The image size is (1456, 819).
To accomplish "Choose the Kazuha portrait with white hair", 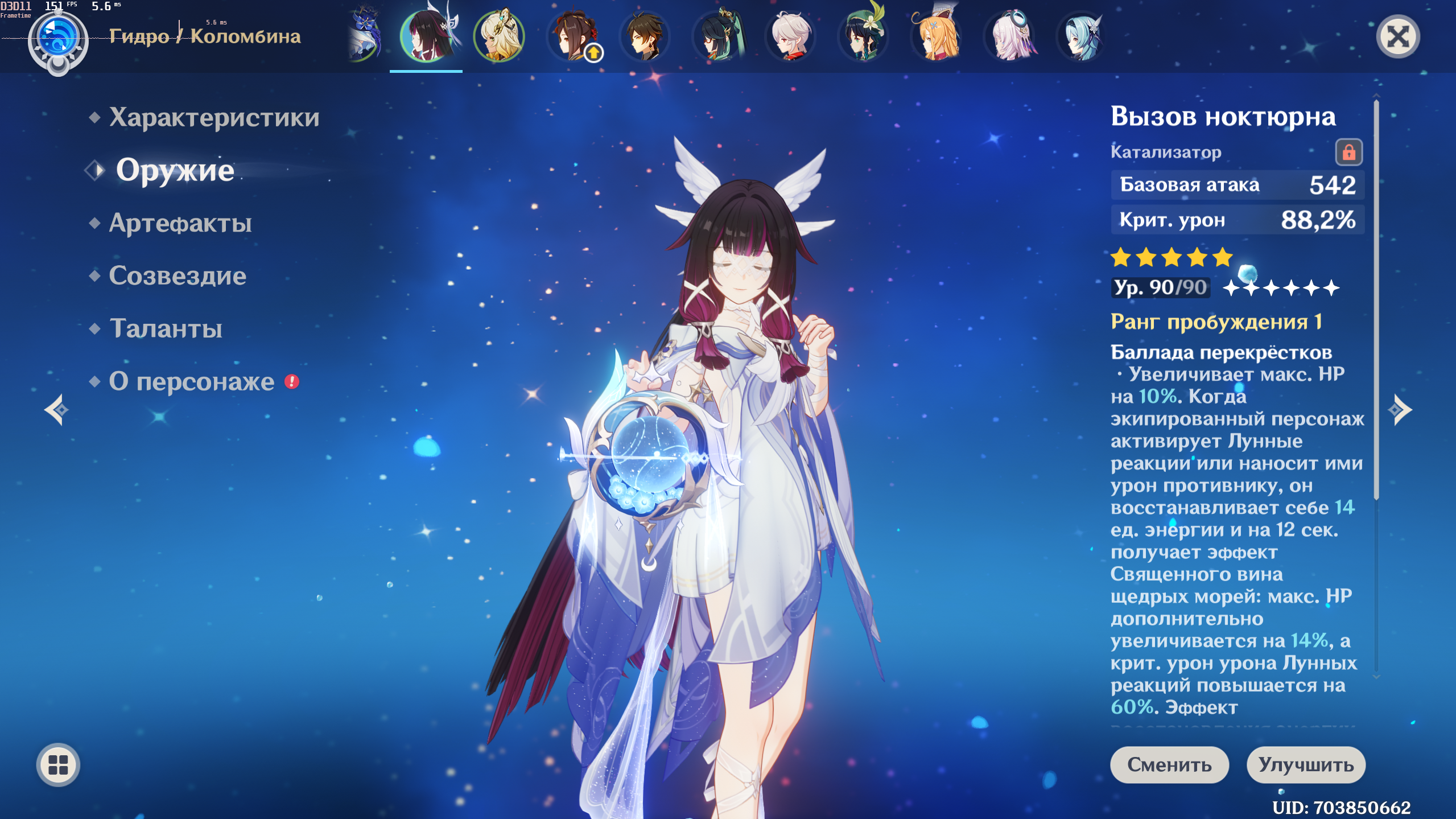I will point(790,36).
